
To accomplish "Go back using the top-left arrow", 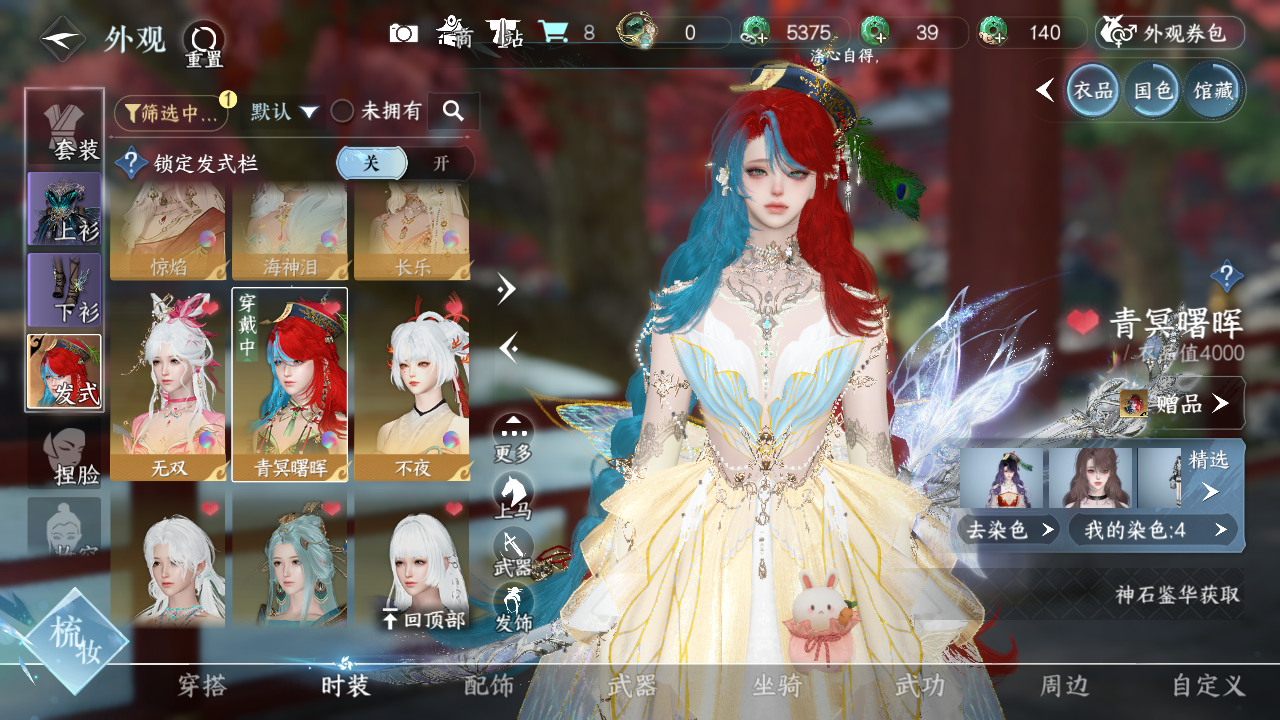I will (62, 39).
